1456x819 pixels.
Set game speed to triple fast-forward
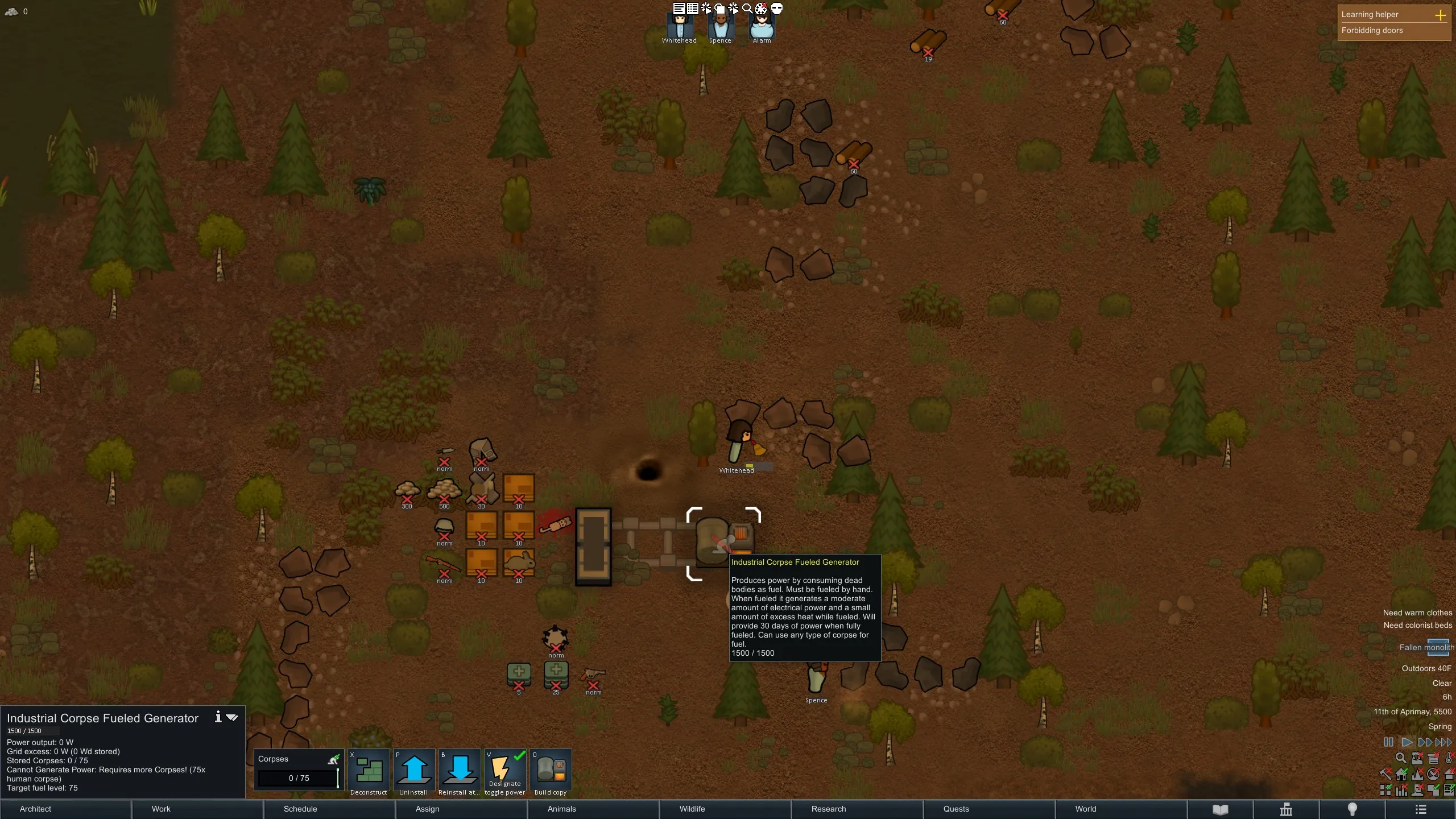pyautogui.click(x=1443, y=742)
